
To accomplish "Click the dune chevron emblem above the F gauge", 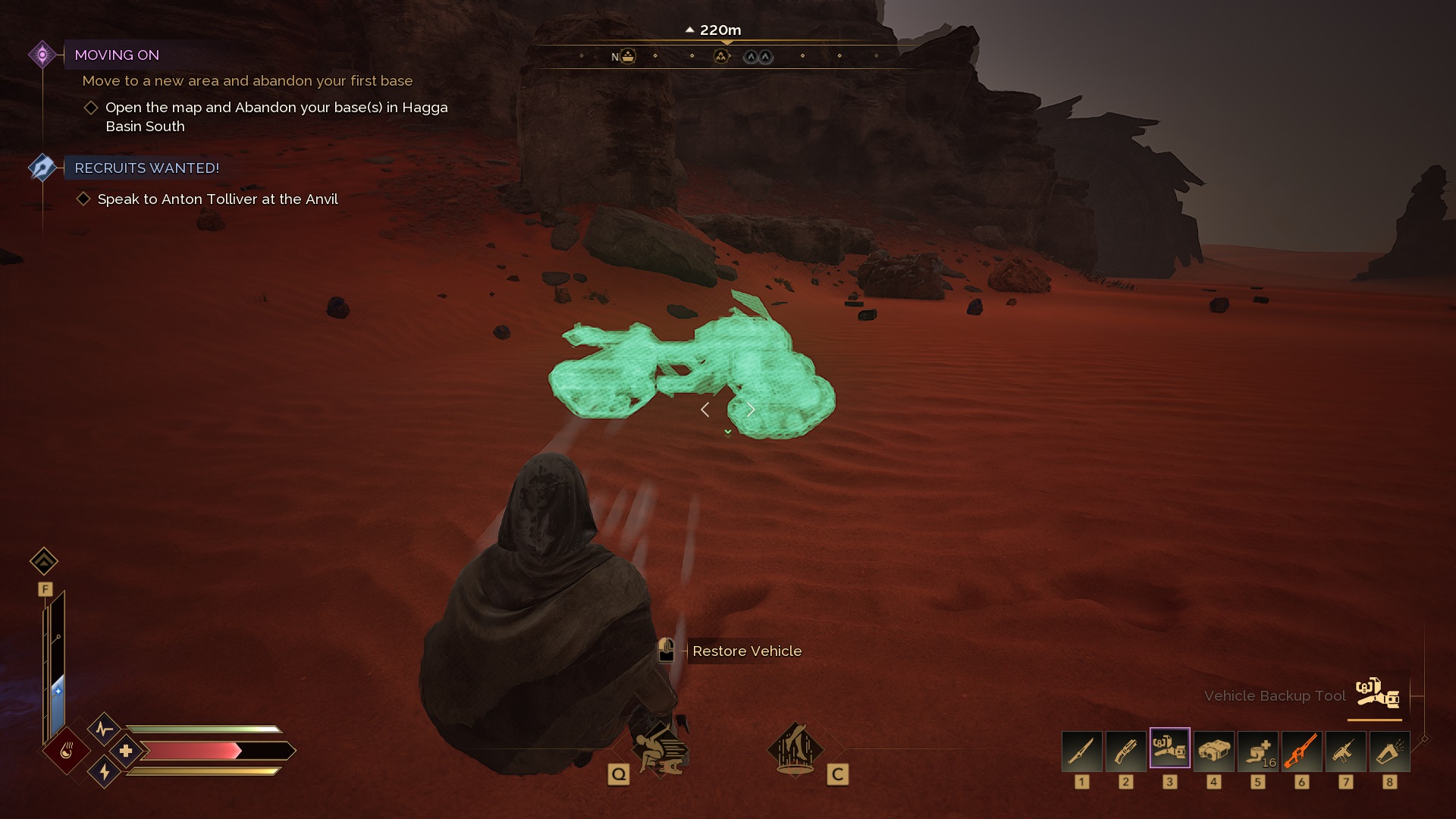I will pyautogui.click(x=45, y=561).
